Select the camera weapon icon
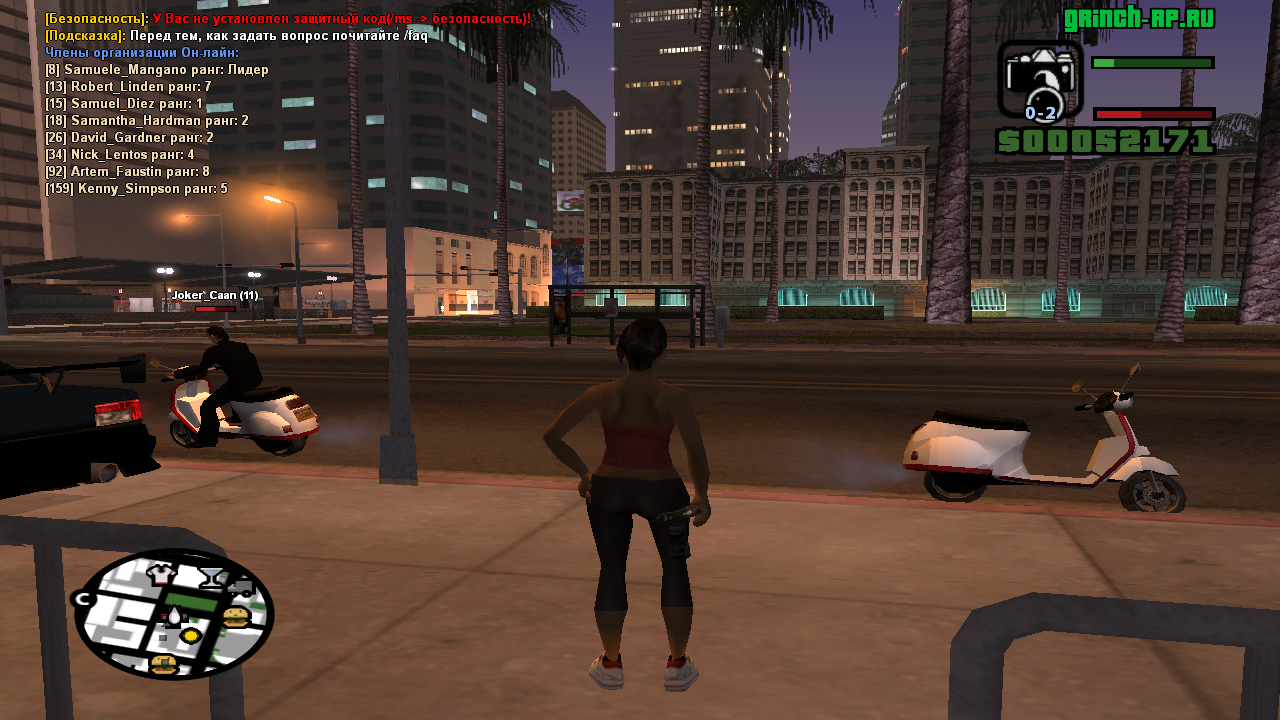 click(x=1040, y=80)
